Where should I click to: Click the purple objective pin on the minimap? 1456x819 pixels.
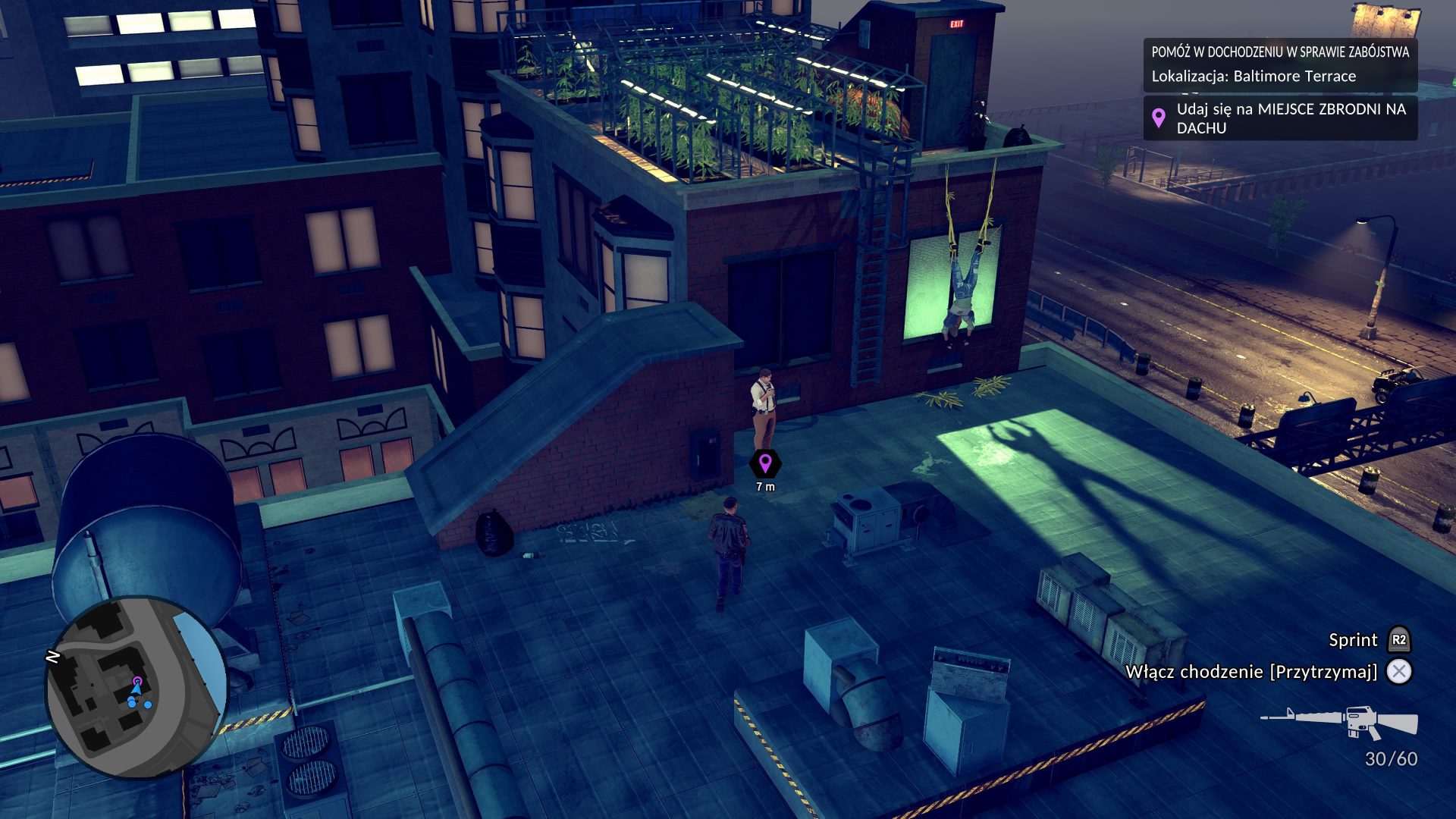(x=137, y=681)
